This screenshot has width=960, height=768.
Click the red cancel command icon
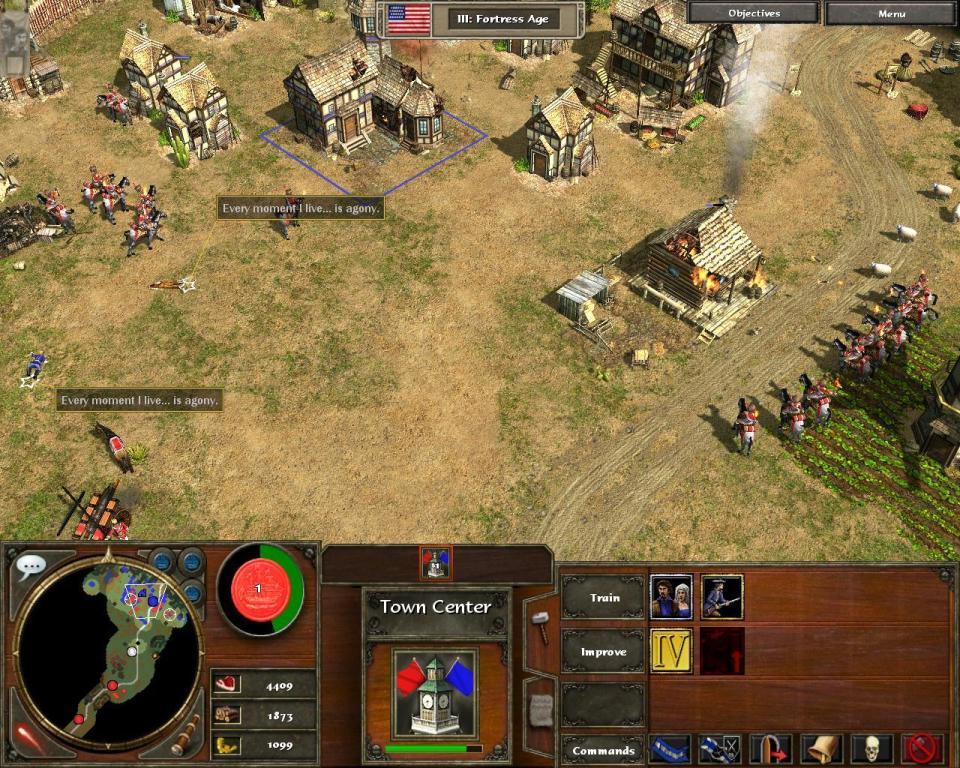pos(922,749)
